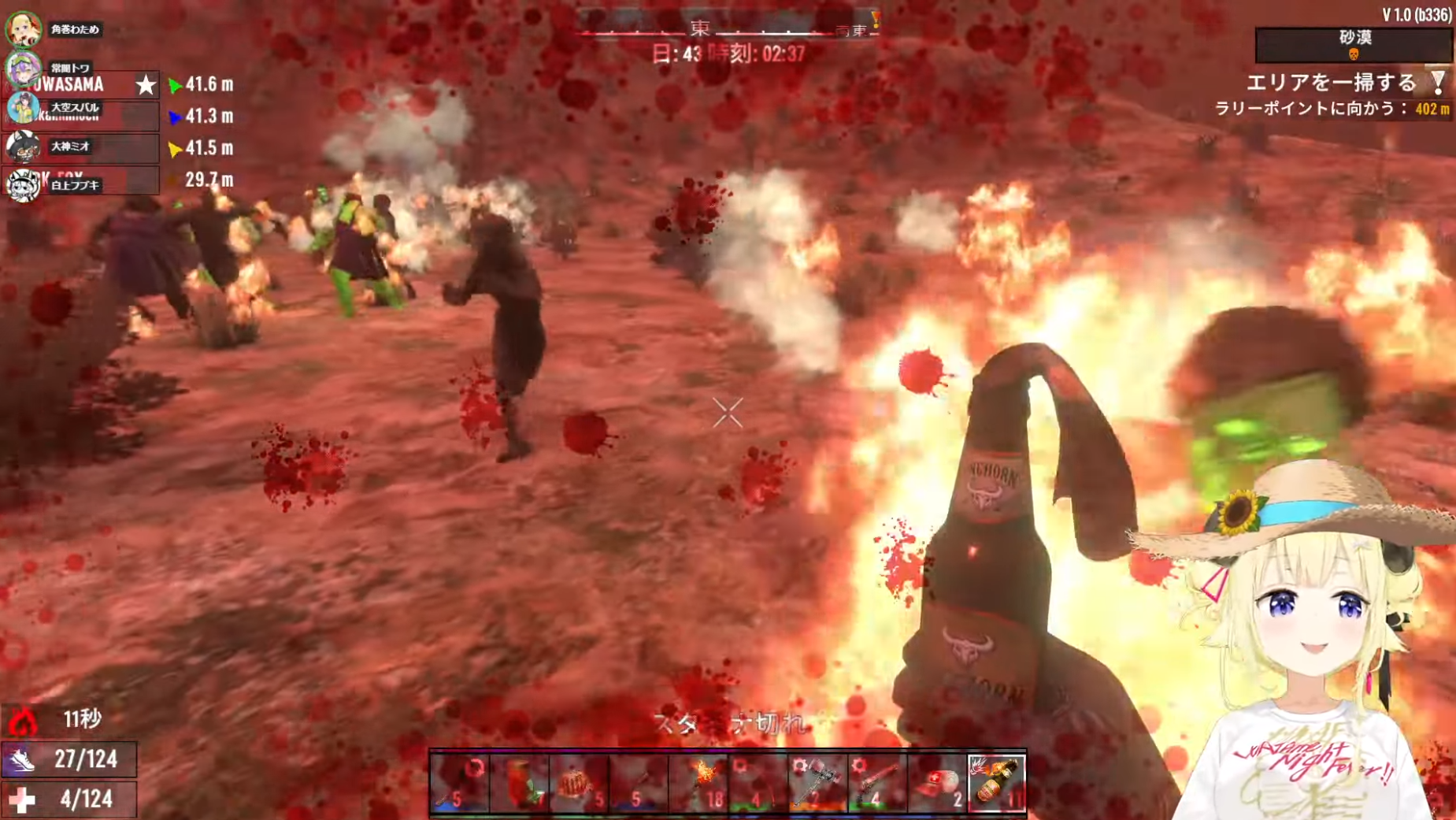The image size is (1456, 820).
Task: Click the 常闇トワ streamer avatar
Action: click(x=23, y=68)
